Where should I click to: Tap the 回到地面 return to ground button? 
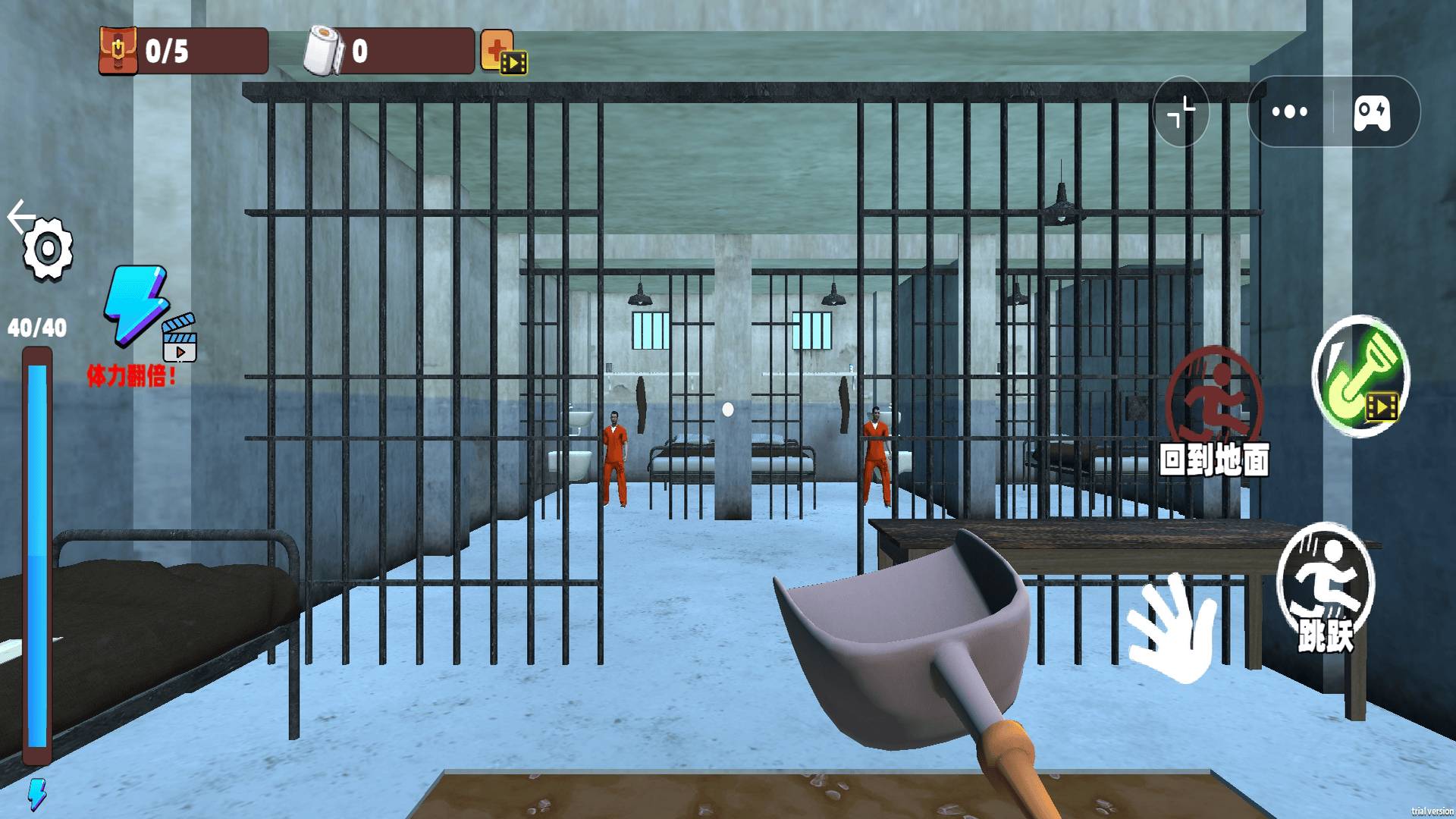(1214, 413)
